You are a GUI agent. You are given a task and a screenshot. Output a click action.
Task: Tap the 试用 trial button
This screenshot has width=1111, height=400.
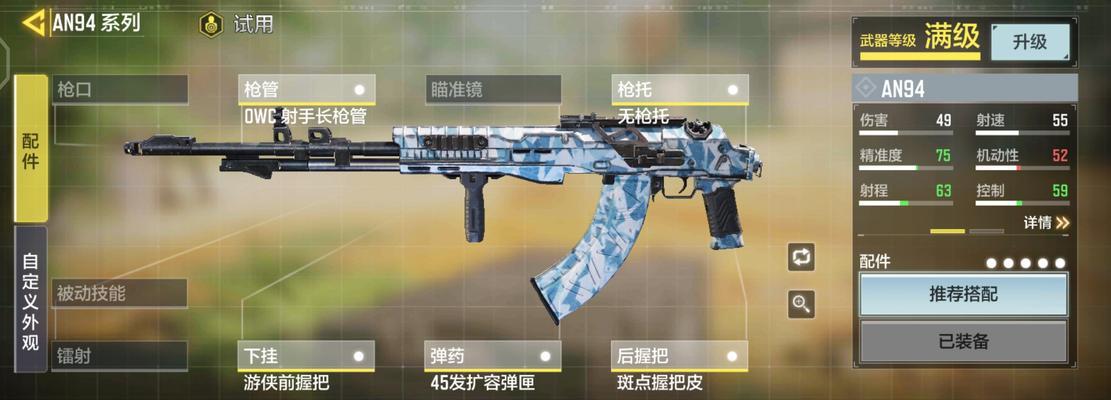pyautogui.click(x=238, y=24)
